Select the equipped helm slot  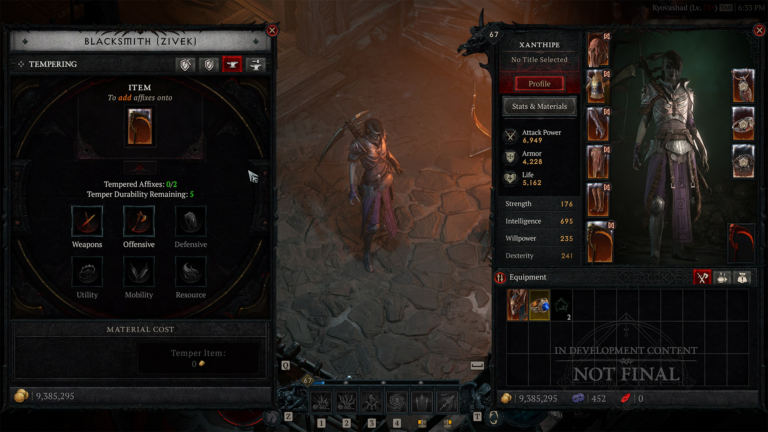click(x=598, y=50)
